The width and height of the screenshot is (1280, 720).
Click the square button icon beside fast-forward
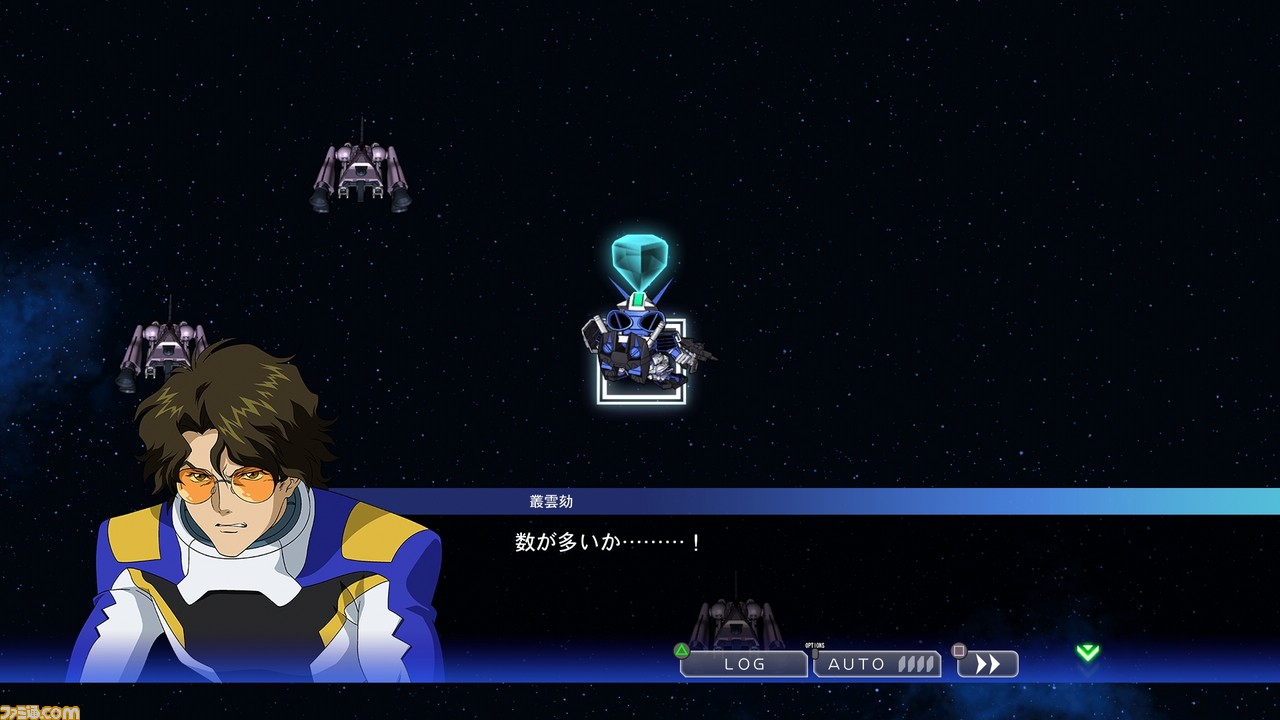pyautogui.click(x=957, y=651)
